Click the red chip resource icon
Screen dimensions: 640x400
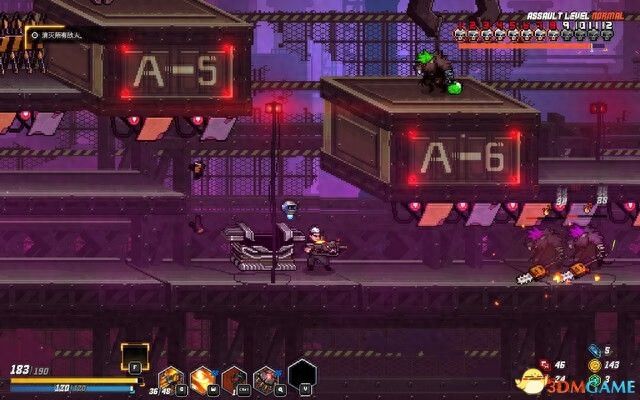pos(545,366)
